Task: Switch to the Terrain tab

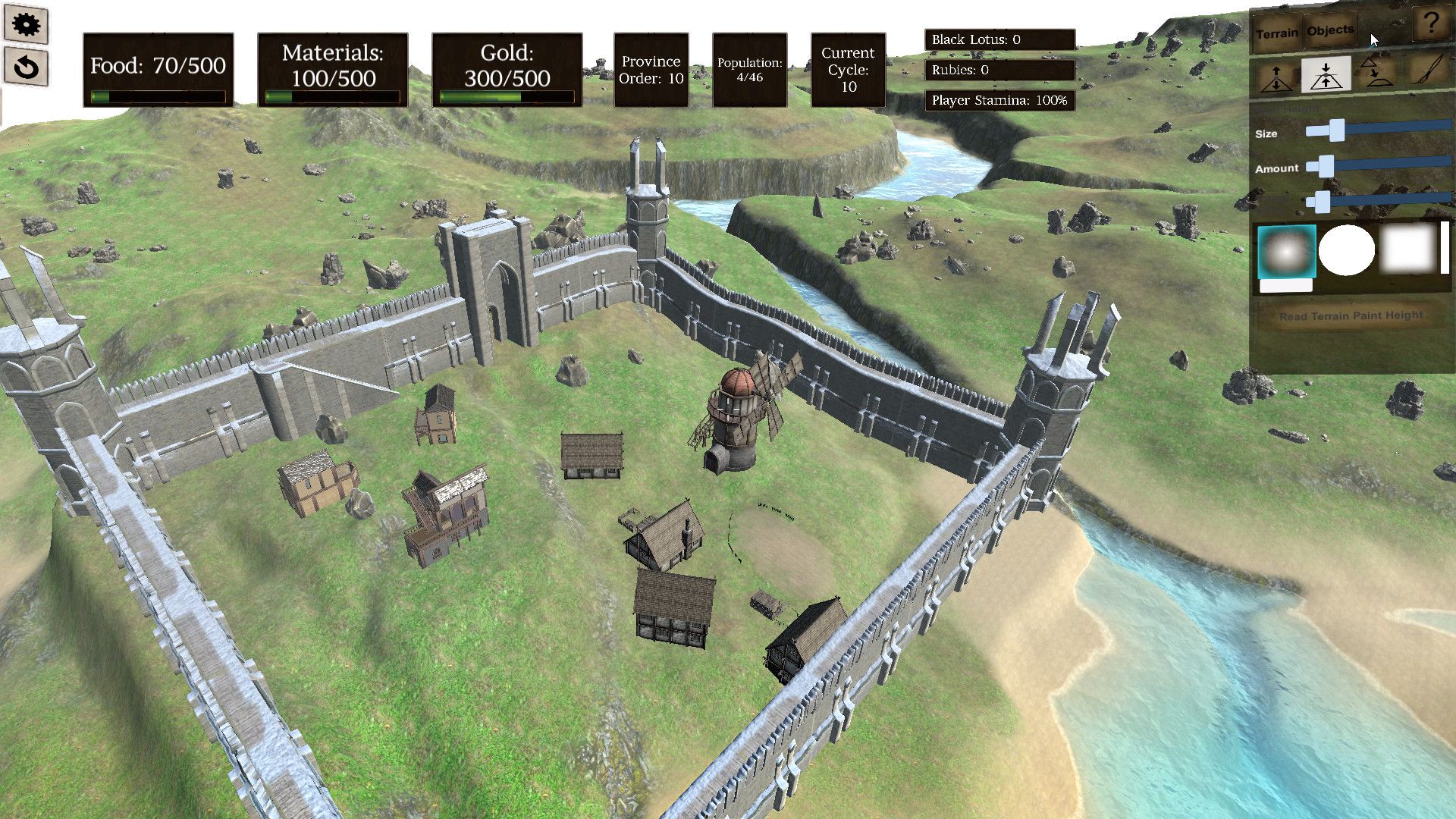Action: 1277,33
